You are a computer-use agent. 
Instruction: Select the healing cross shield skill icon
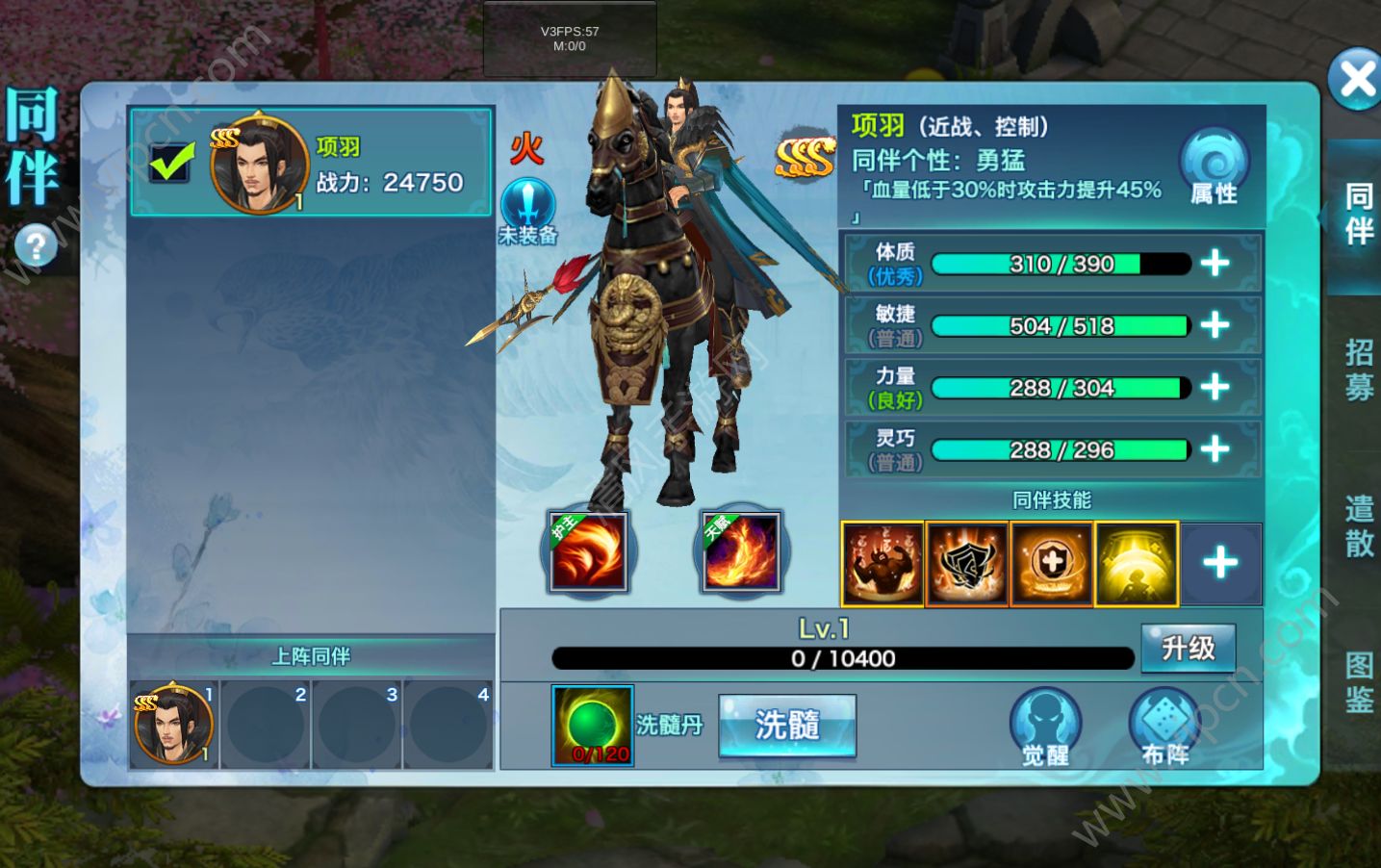1051,563
